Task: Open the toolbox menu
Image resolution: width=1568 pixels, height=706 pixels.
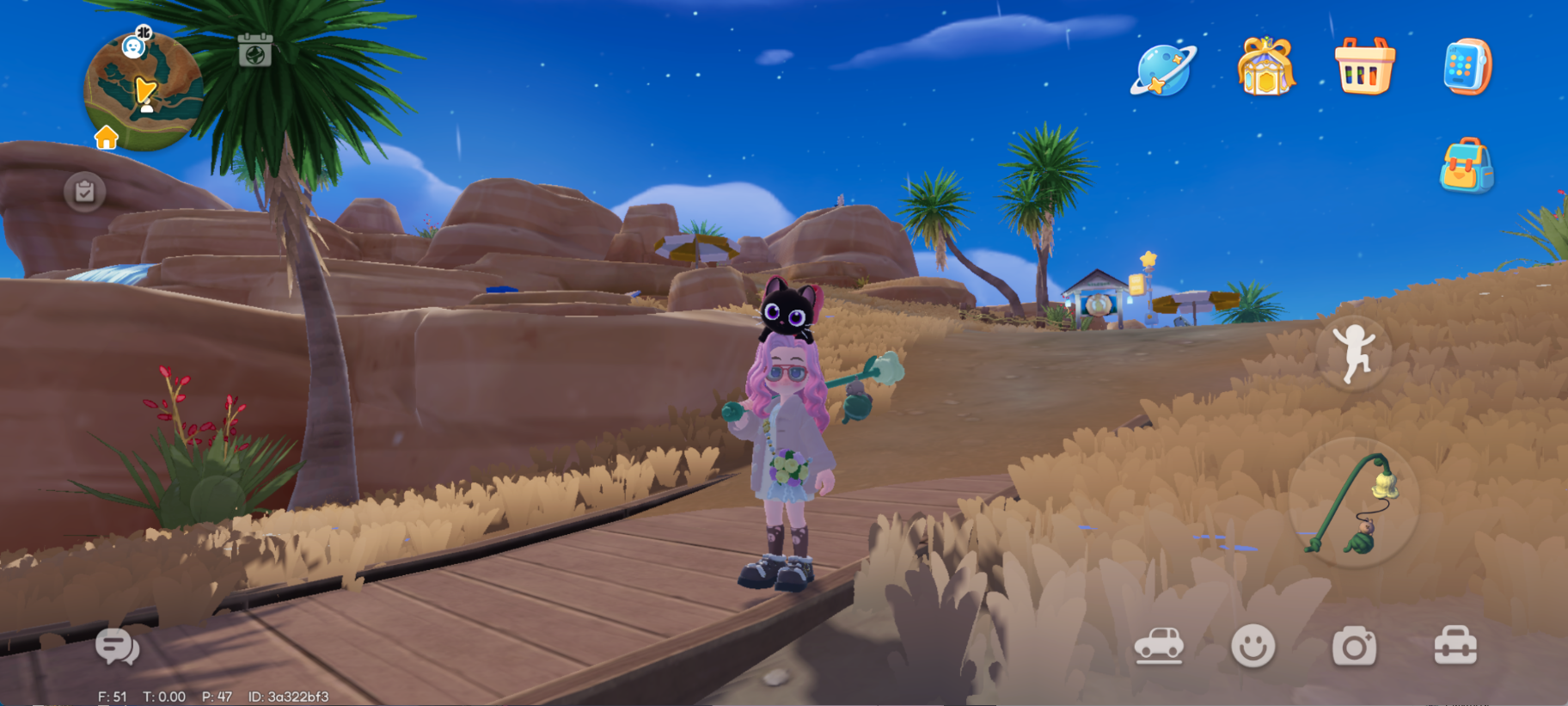Action: pos(1455,646)
